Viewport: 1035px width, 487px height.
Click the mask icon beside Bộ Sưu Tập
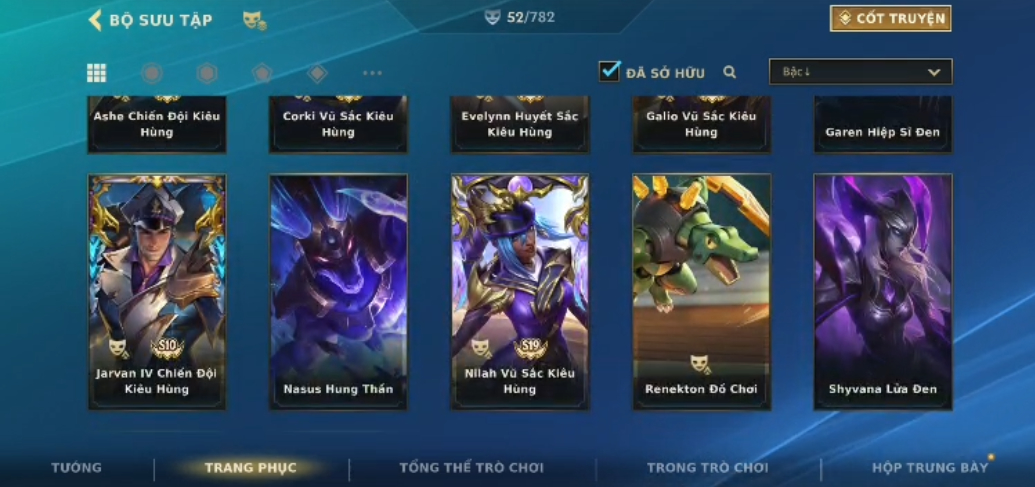coord(254,20)
